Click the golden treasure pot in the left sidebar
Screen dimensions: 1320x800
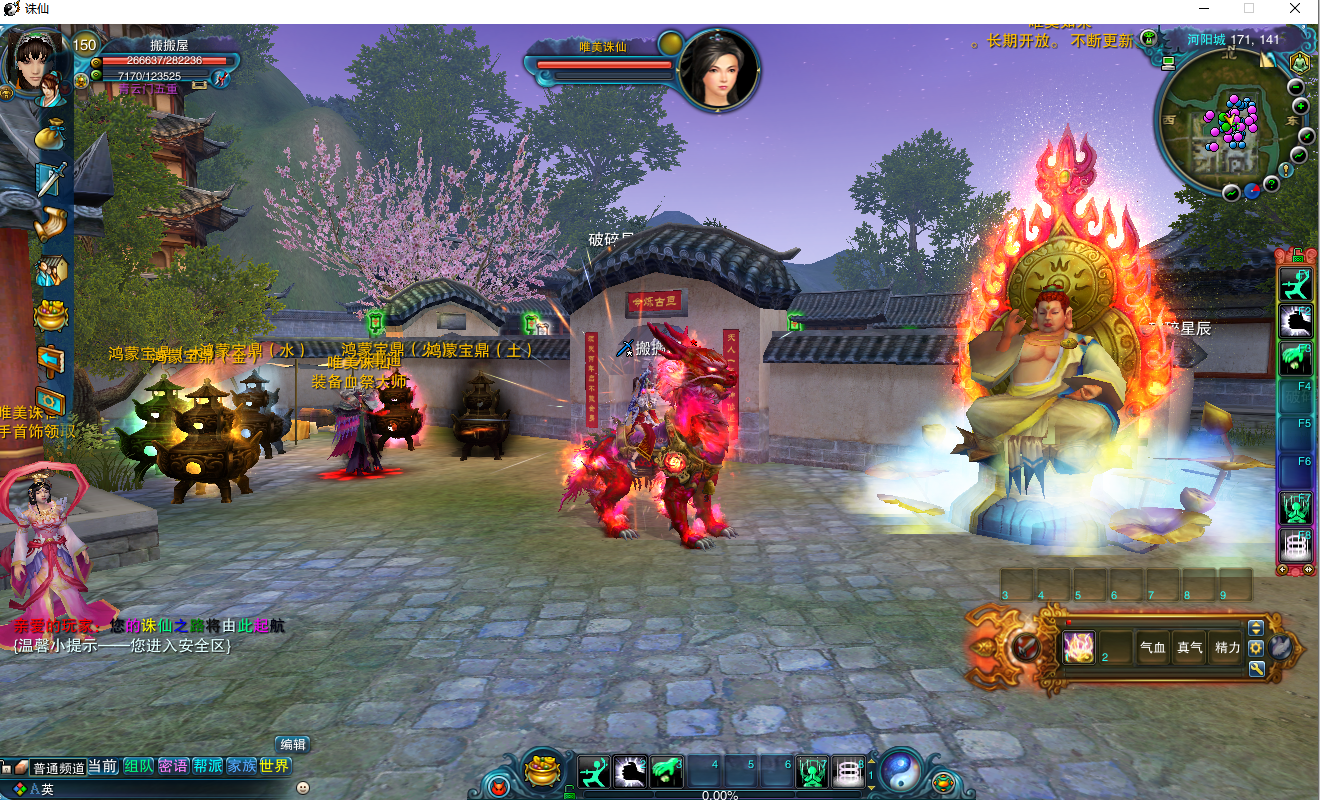click(x=50, y=316)
